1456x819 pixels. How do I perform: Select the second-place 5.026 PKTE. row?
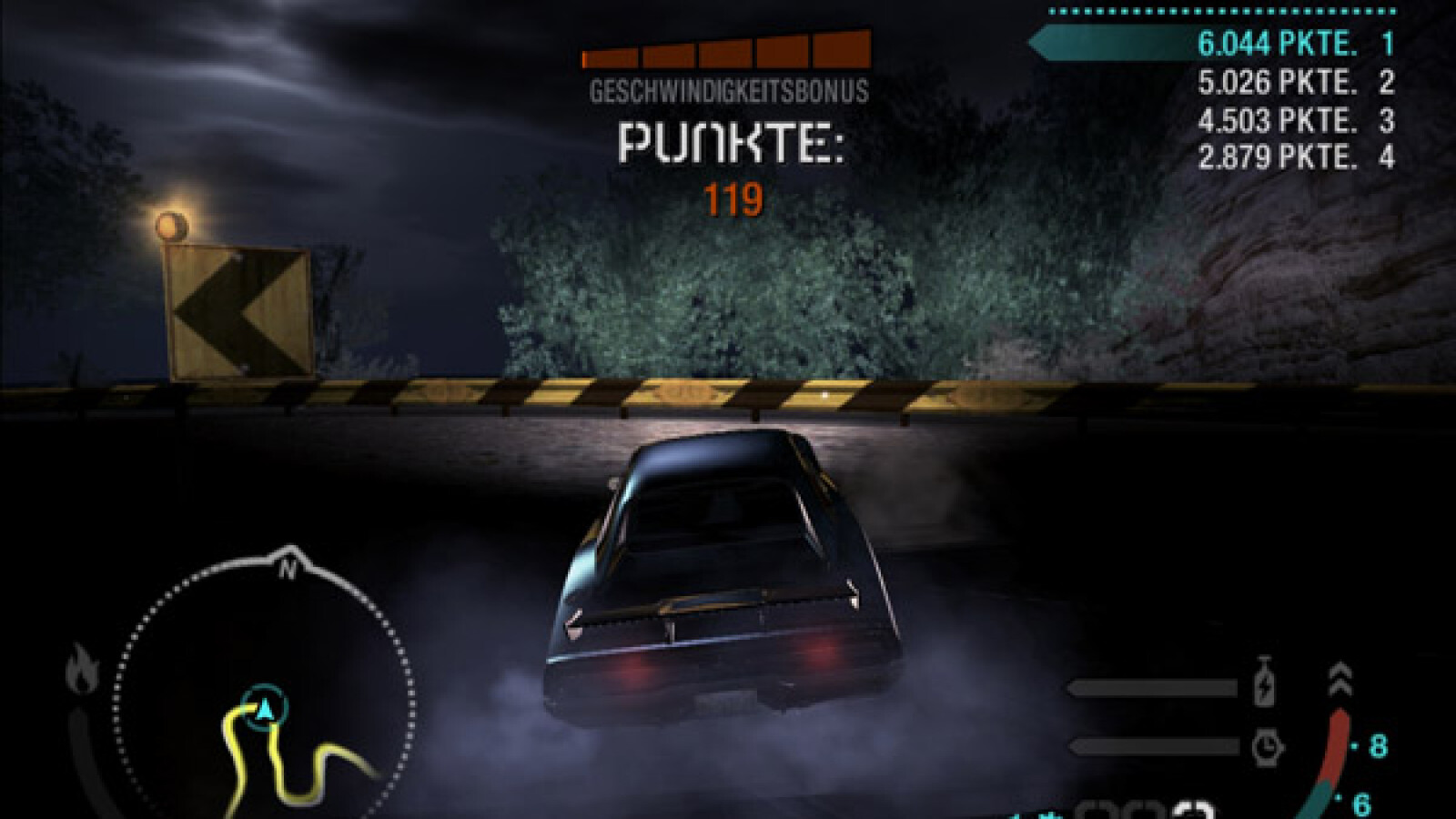point(1294,83)
